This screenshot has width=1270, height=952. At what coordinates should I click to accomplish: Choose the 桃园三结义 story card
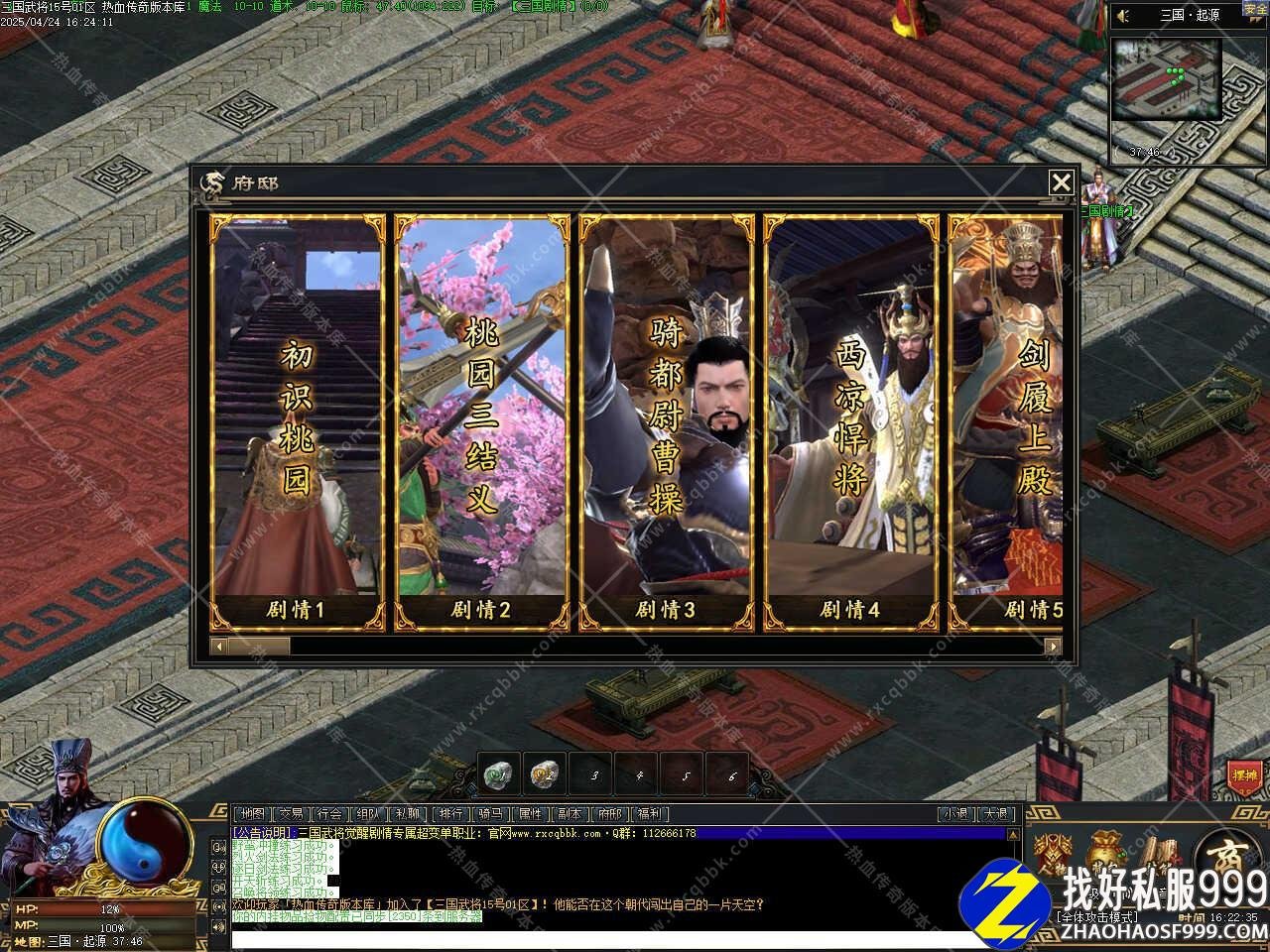[481, 422]
